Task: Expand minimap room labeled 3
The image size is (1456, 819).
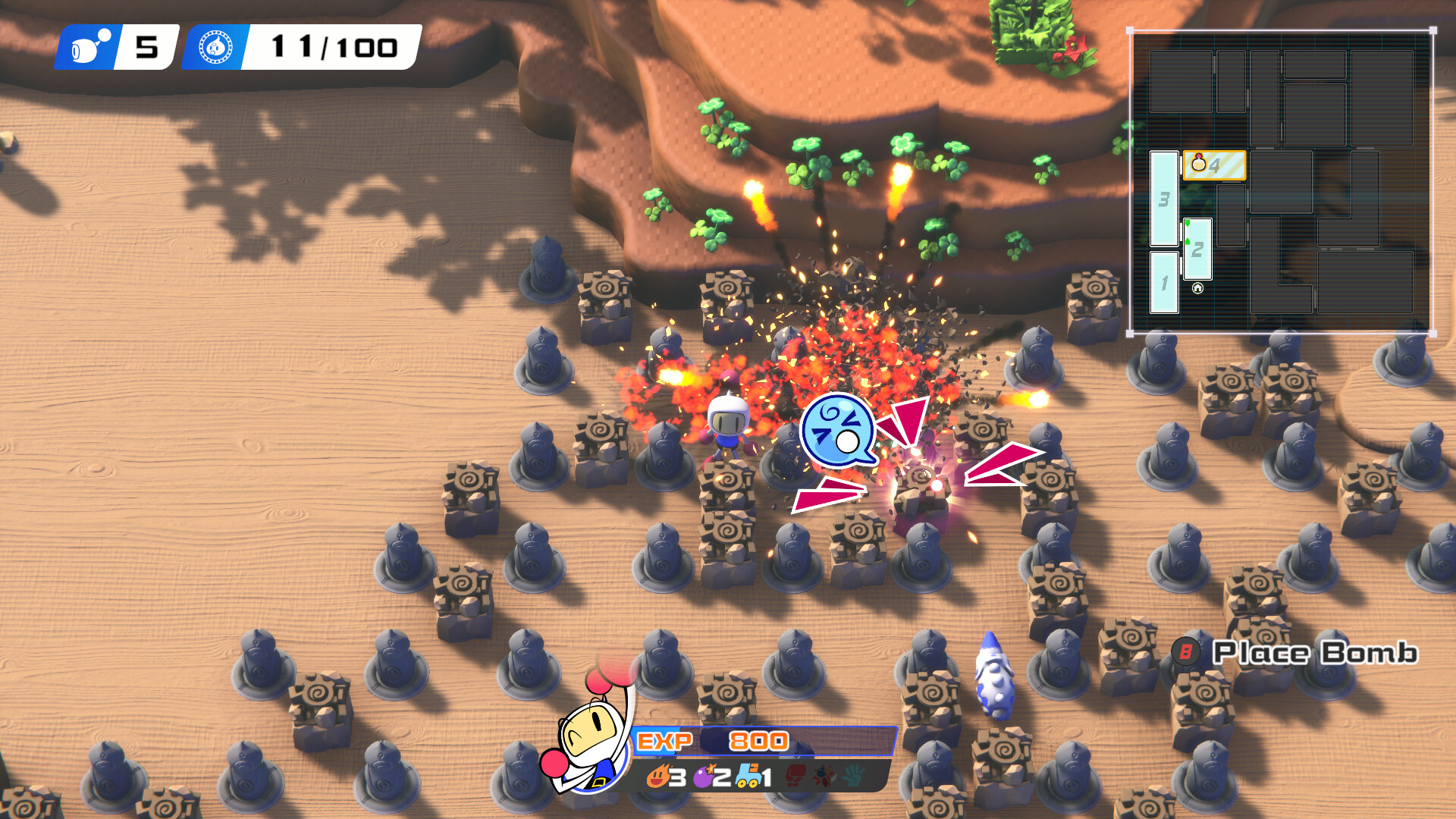Action: pos(1164,199)
